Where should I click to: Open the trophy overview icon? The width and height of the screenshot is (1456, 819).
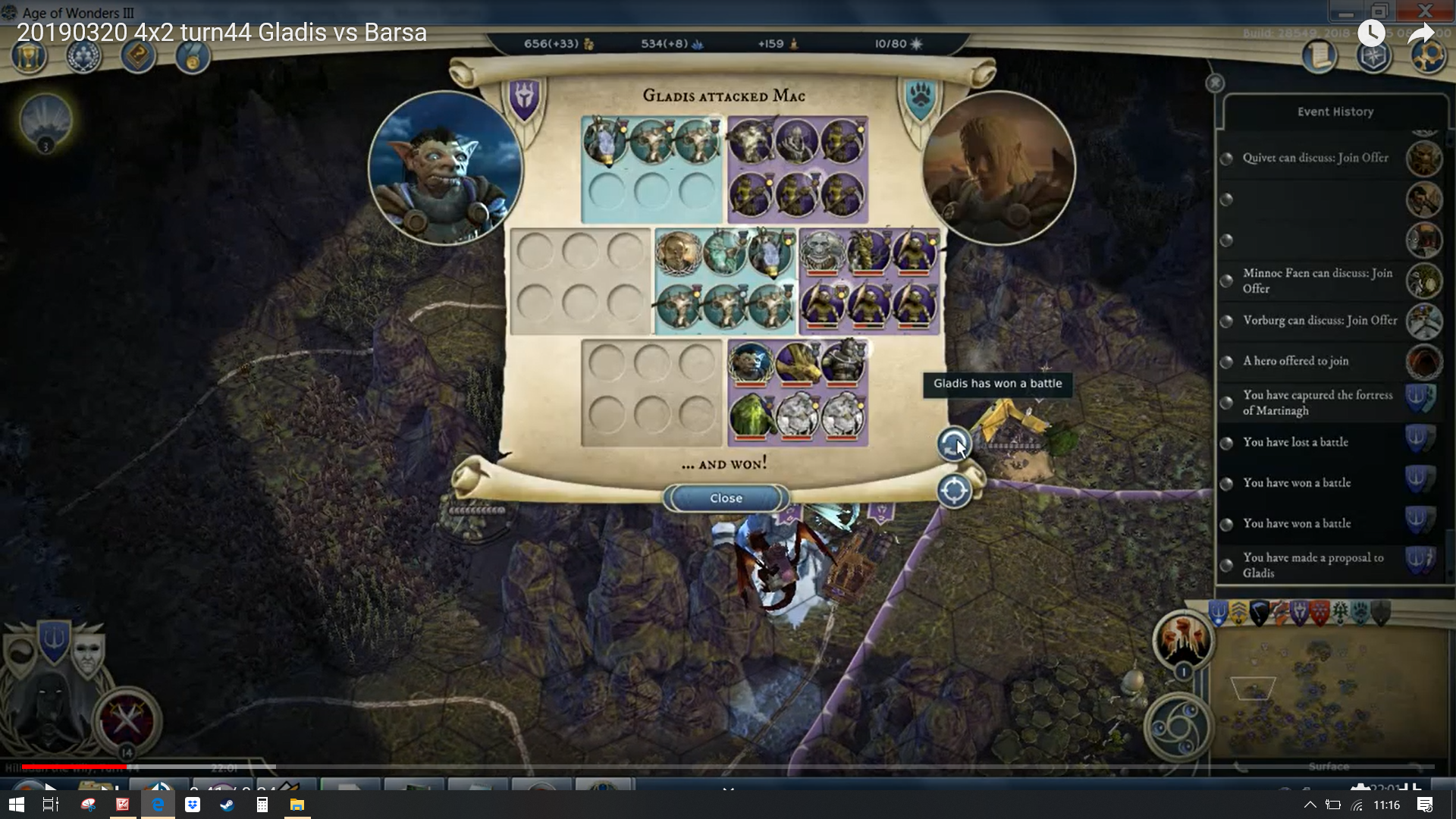click(x=29, y=56)
